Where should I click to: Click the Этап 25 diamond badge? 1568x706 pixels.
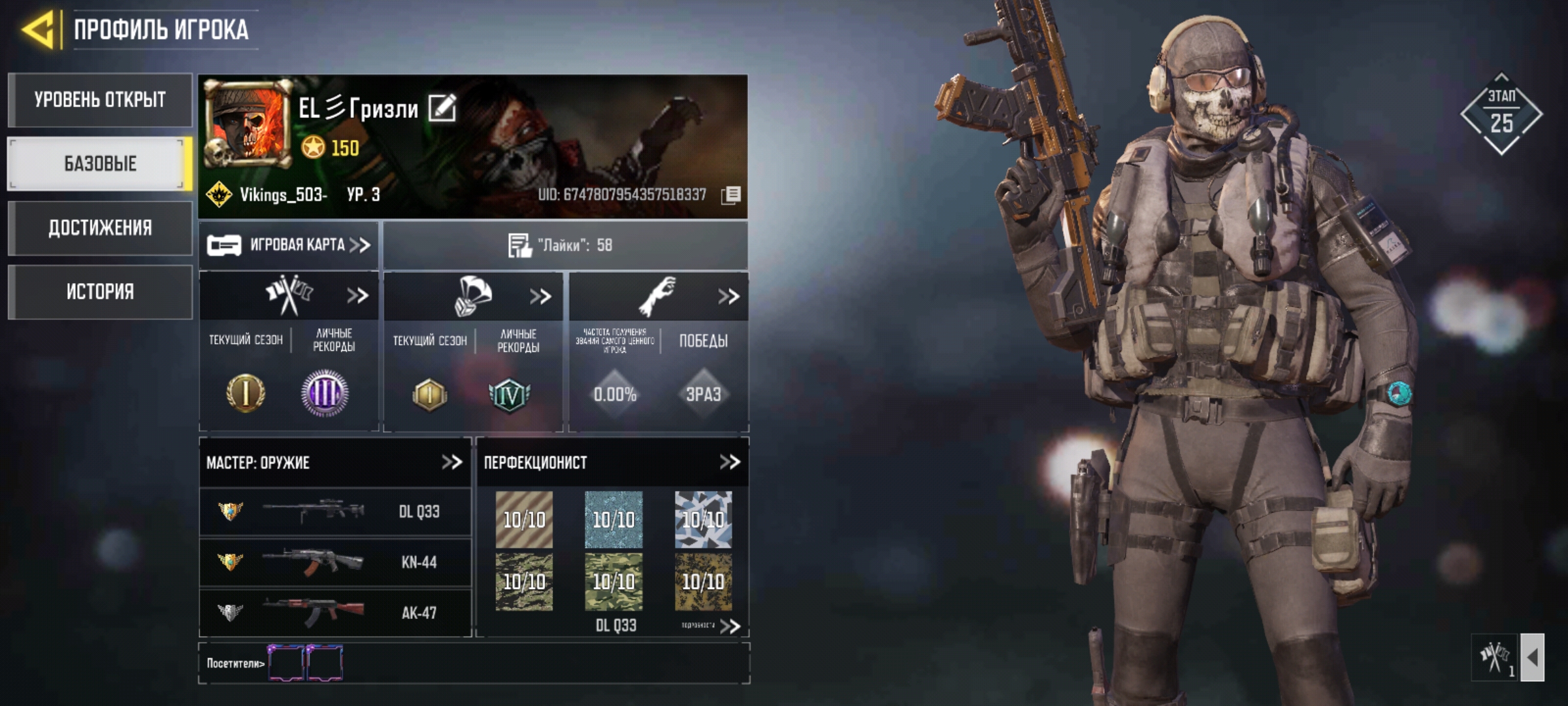[1501, 114]
